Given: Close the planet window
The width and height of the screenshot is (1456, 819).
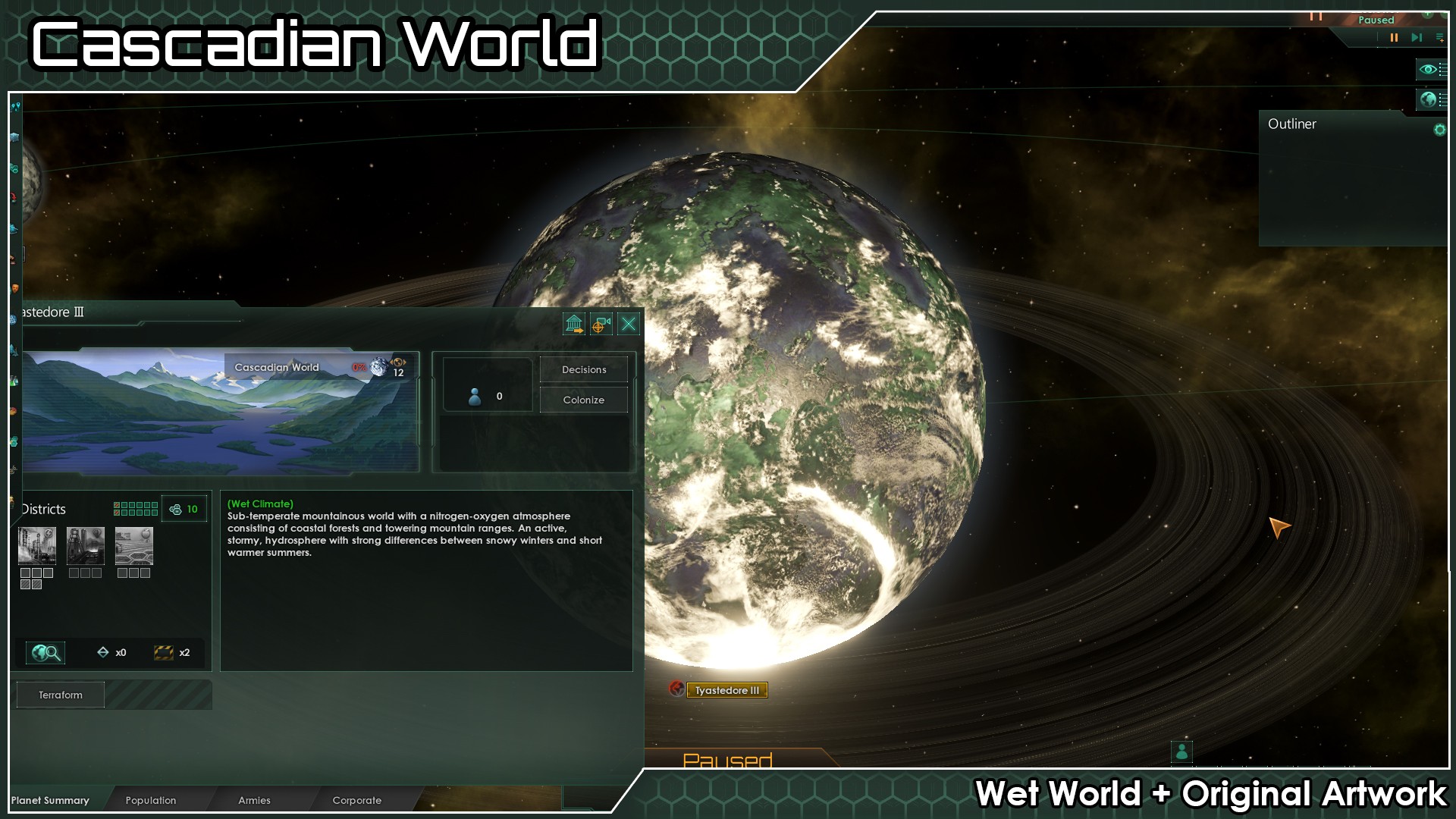Looking at the screenshot, I should point(629,325).
